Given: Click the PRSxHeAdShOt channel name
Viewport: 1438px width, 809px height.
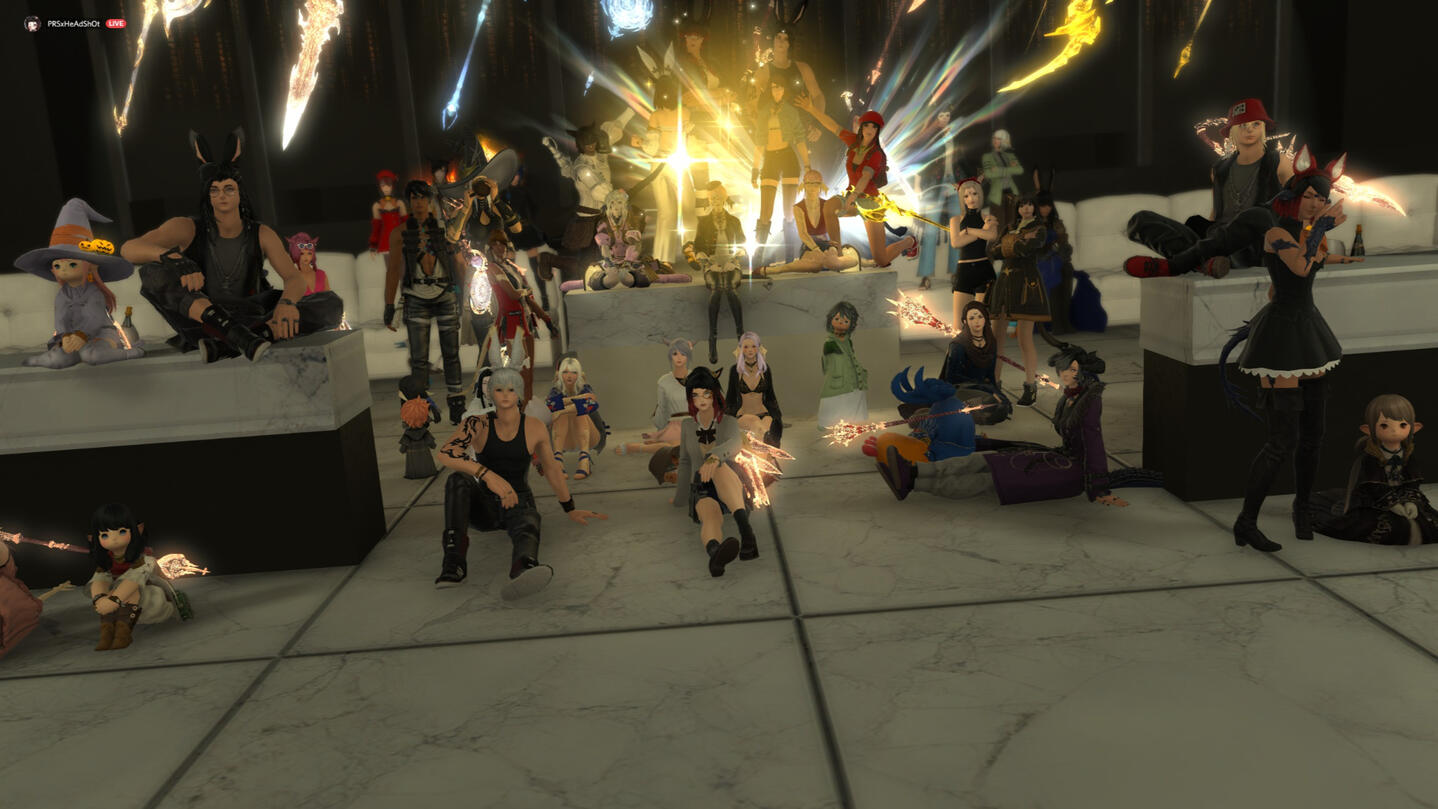Looking at the screenshot, I should point(73,23).
